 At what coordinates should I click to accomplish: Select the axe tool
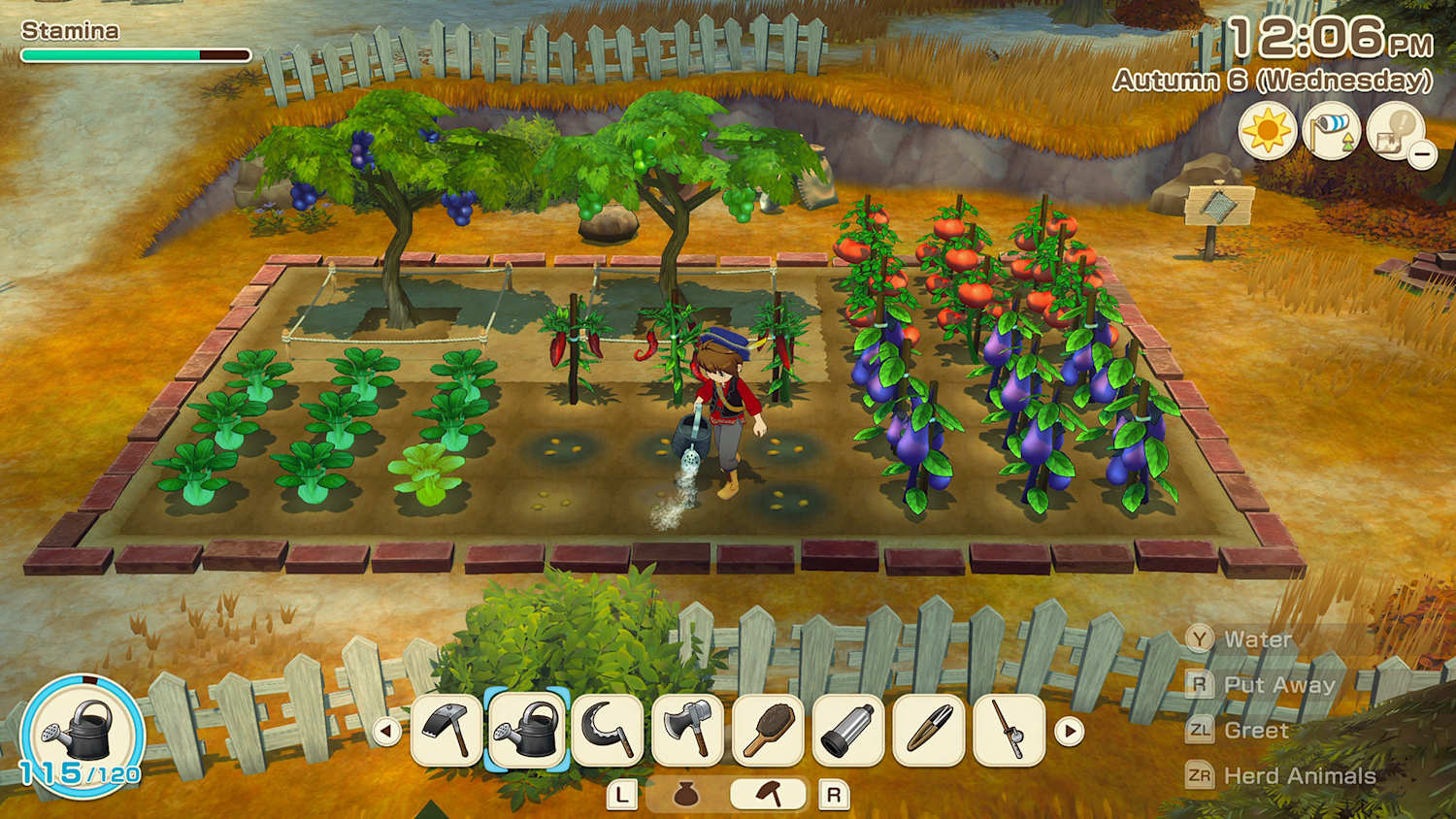click(686, 733)
